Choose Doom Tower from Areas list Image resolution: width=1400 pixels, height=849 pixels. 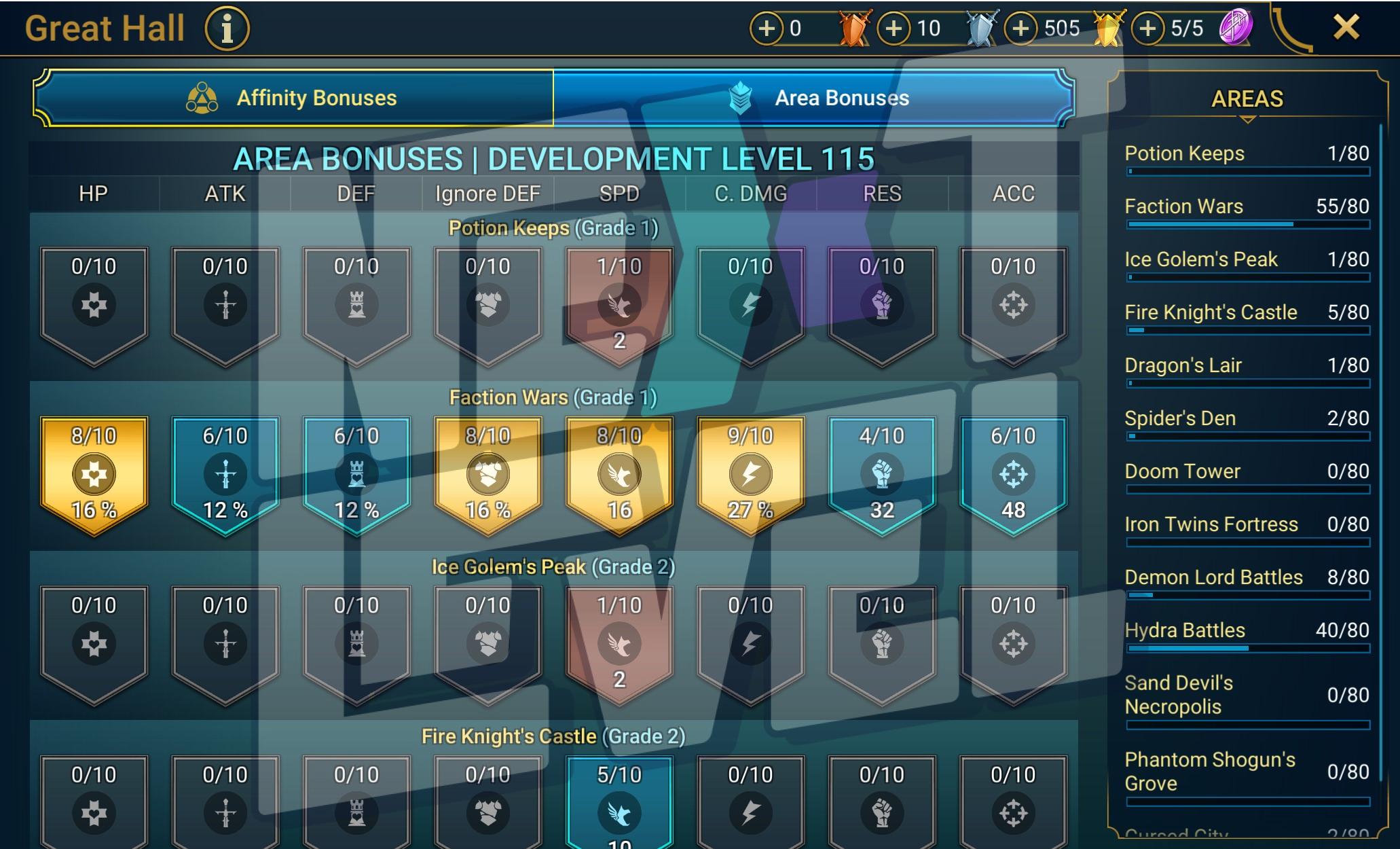[1247, 473]
